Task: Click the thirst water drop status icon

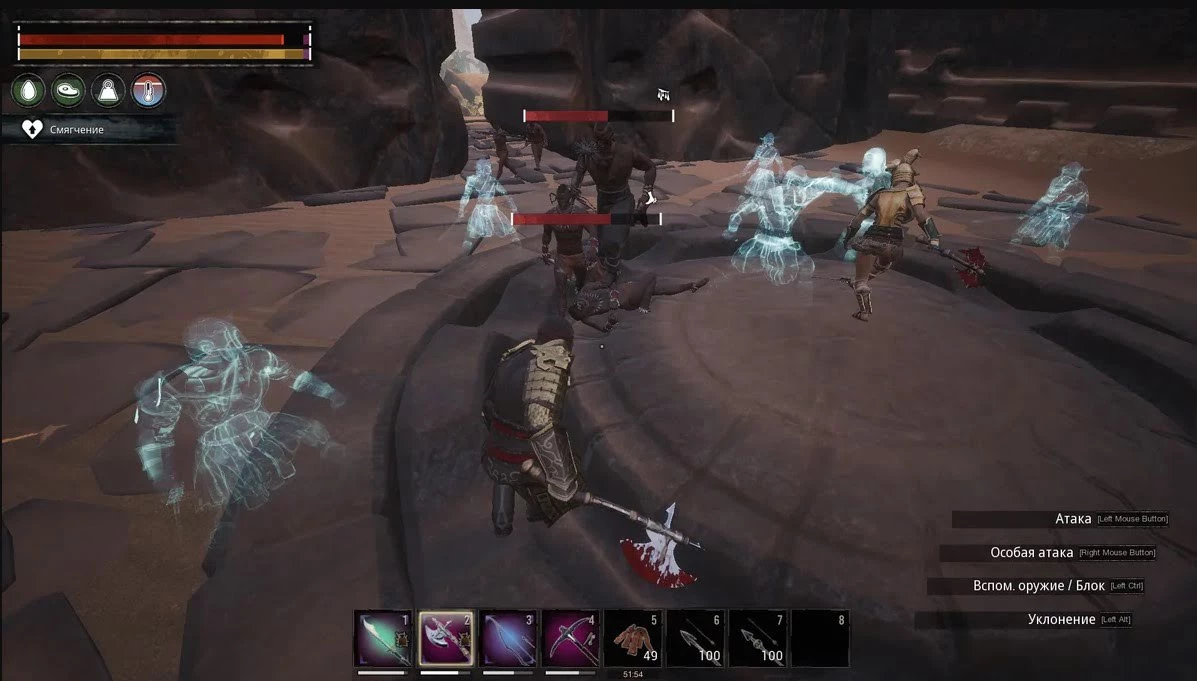Action: [x=28, y=91]
